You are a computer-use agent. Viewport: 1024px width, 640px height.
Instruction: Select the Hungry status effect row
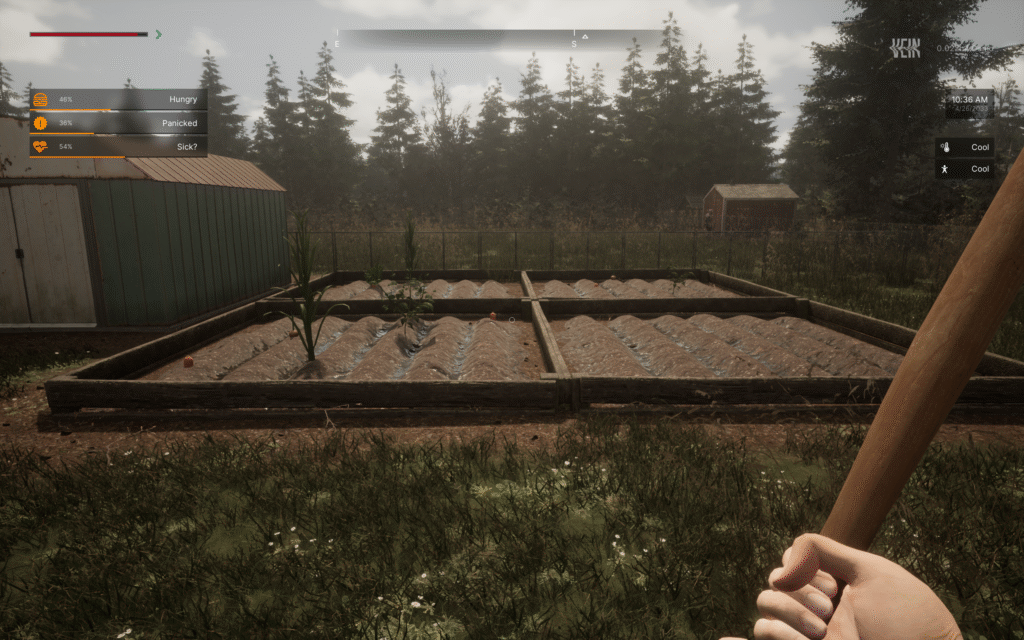coord(119,99)
